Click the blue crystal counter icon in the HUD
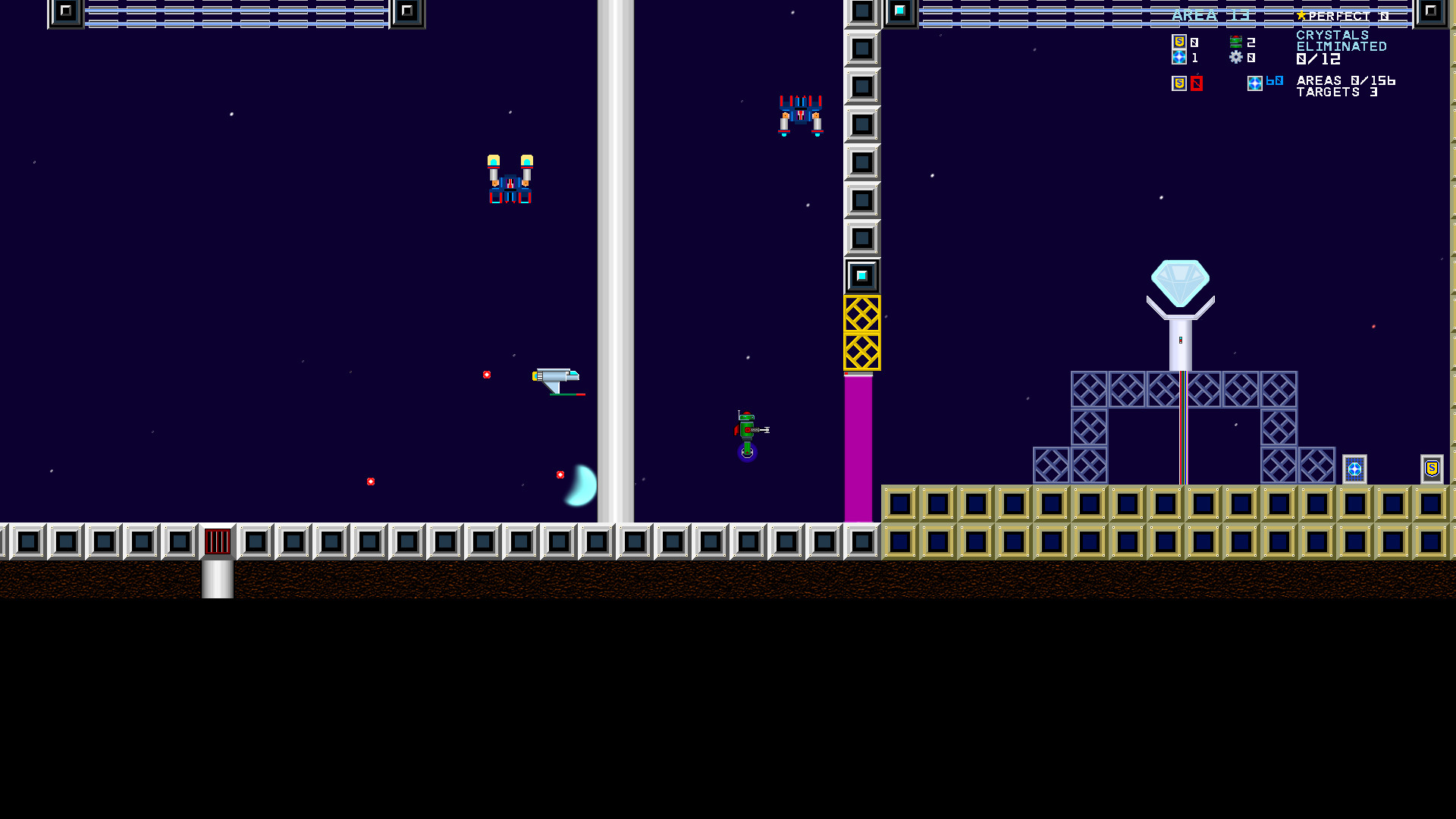The height and width of the screenshot is (819, 1456). point(1179,58)
